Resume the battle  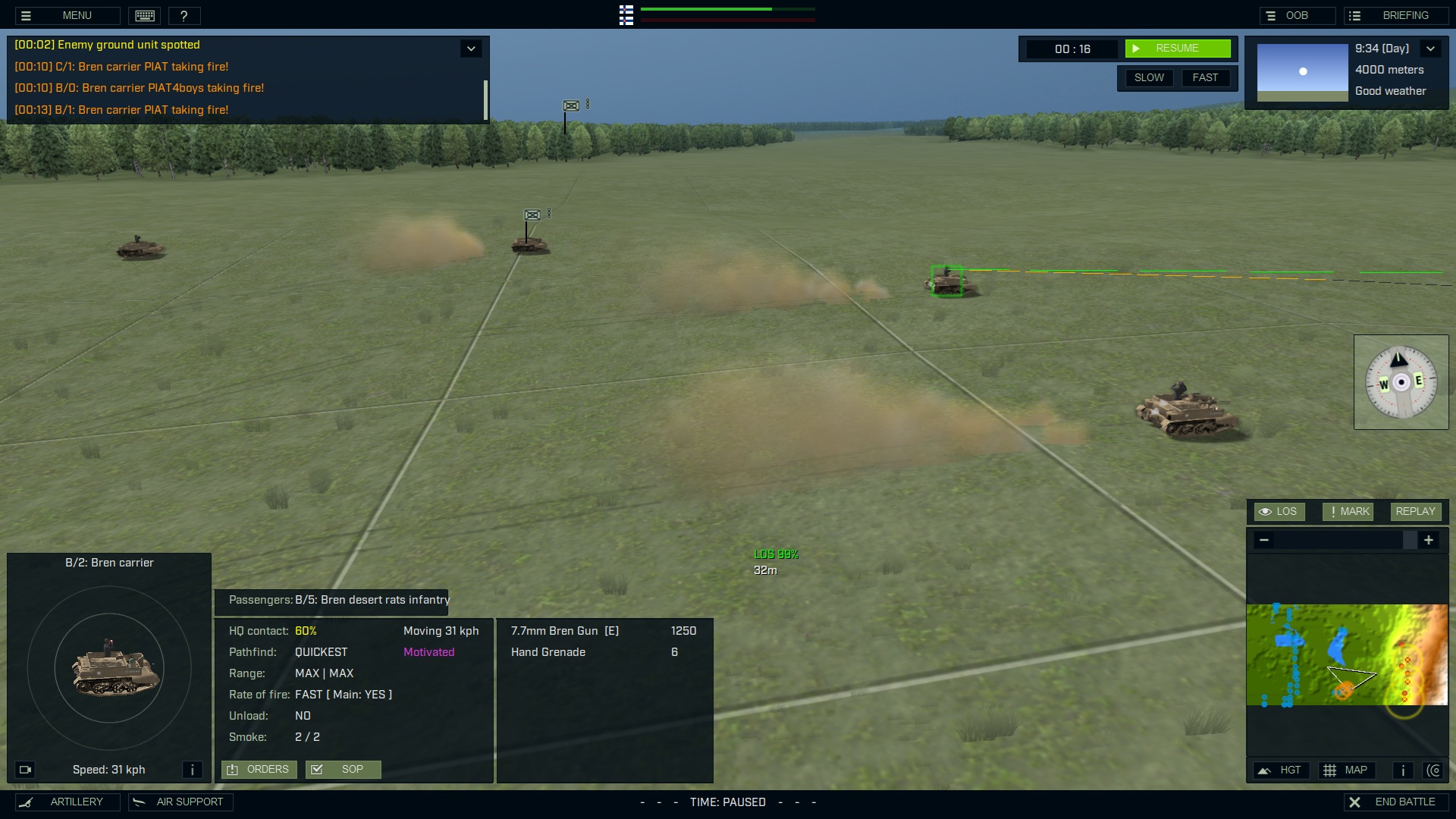pos(1177,49)
